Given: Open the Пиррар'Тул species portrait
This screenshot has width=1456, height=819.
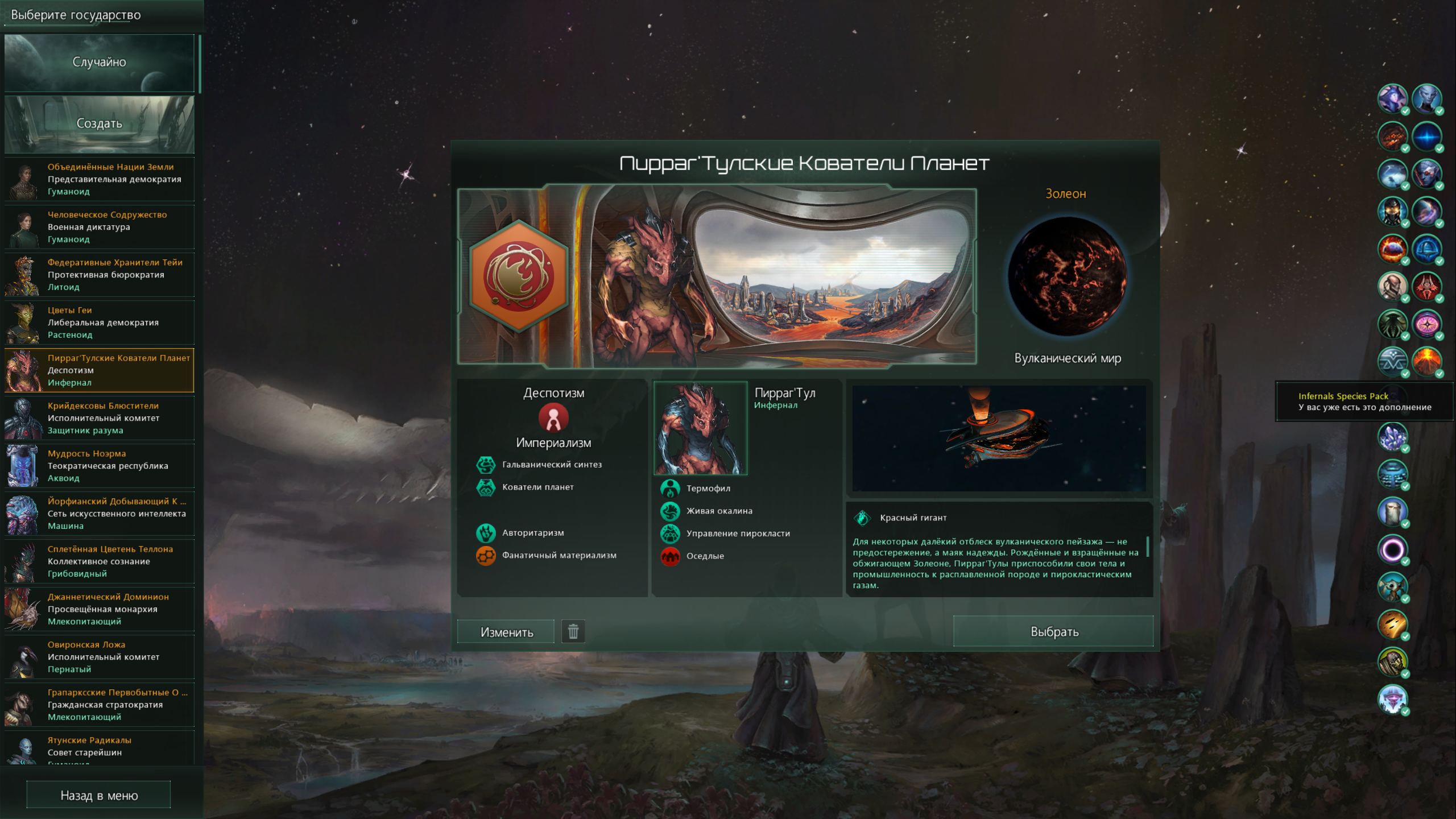Looking at the screenshot, I should click(x=701, y=428).
